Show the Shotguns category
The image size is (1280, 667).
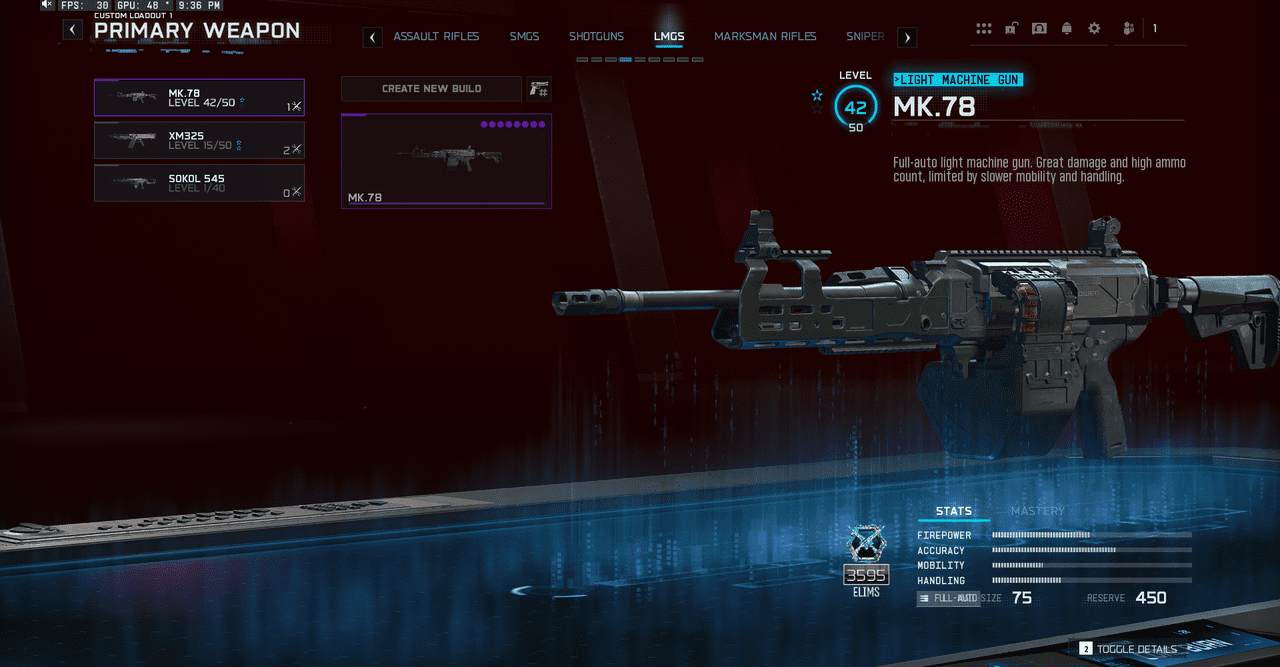596,37
